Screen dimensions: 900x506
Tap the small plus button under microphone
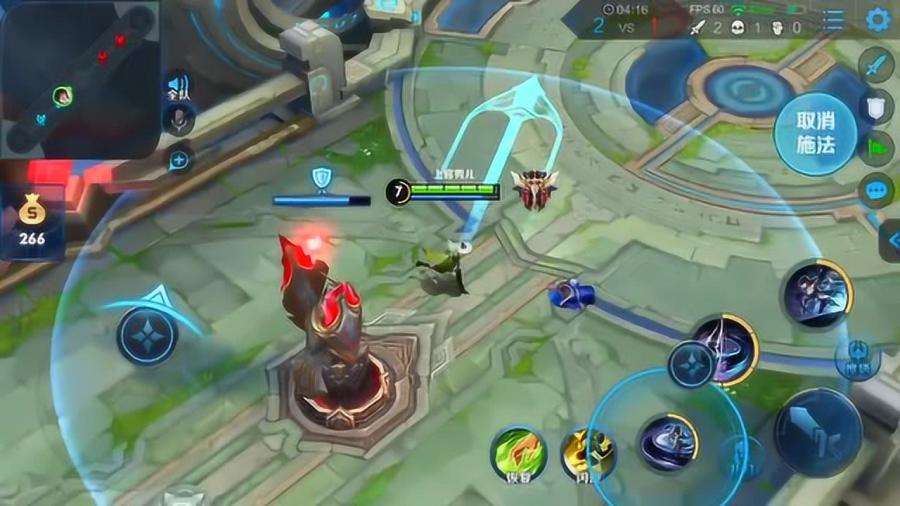[x=180, y=159]
